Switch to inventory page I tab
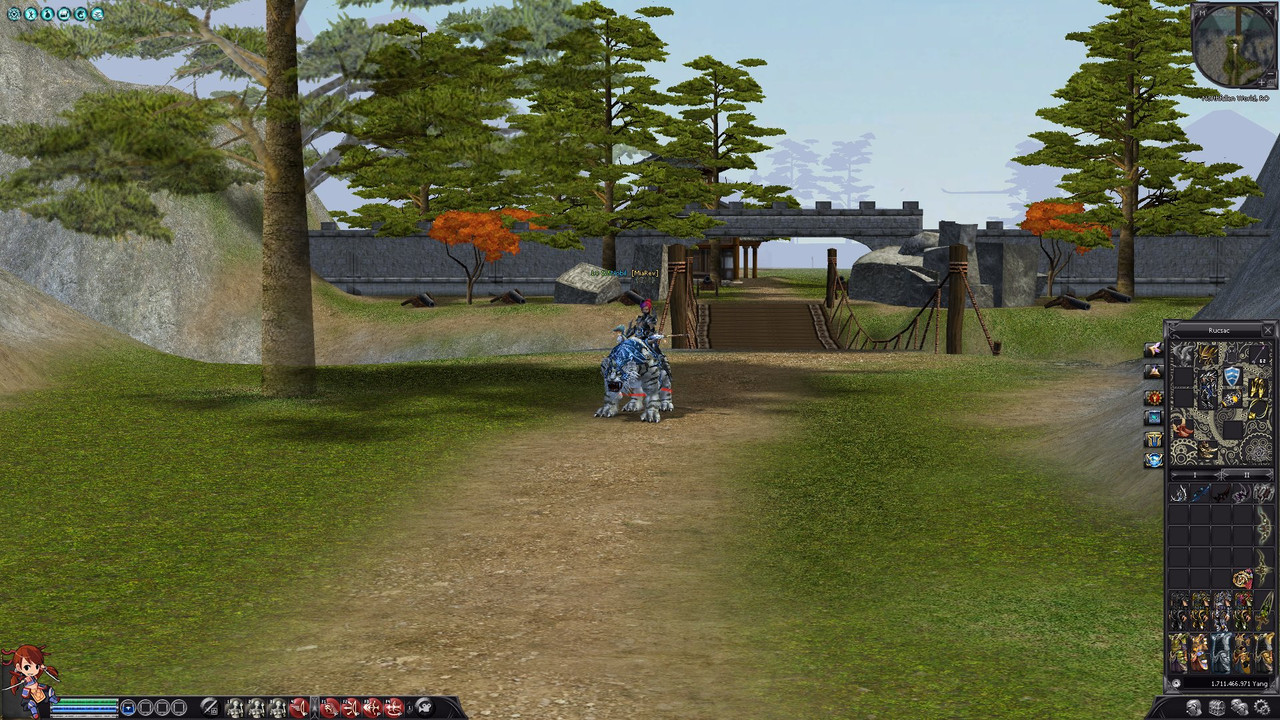This screenshot has width=1280, height=720. (x=1195, y=475)
